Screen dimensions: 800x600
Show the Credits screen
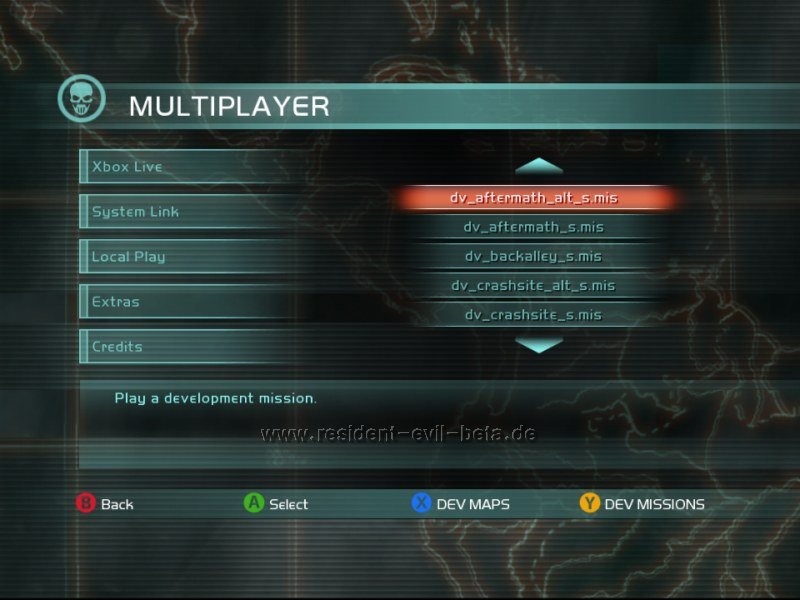[118, 347]
